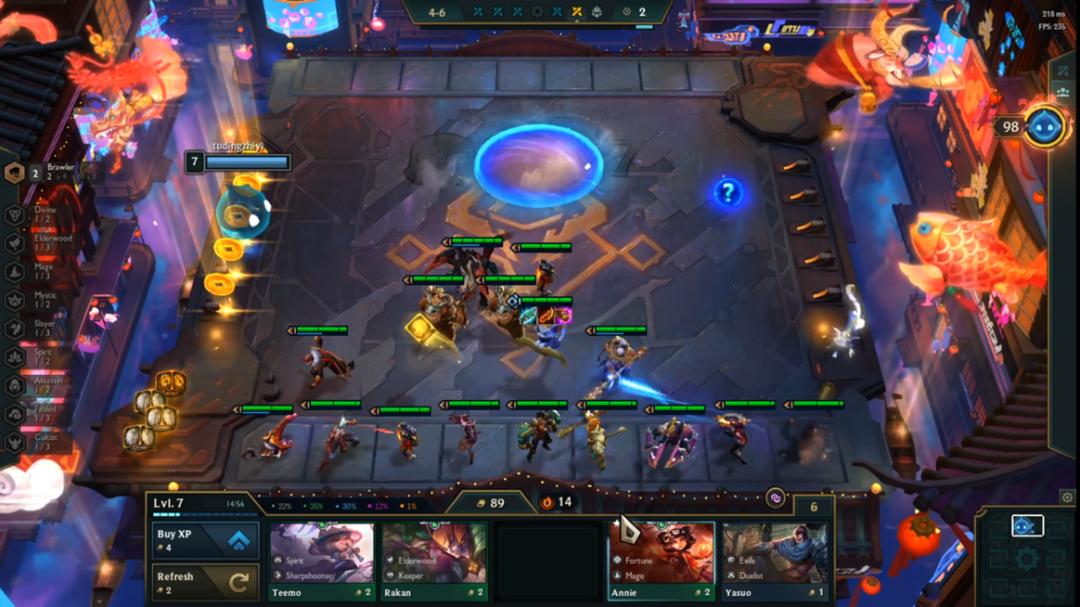Buy Yasuo from the shop
The height and width of the screenshot is (607, 1080).
[x=775, y=560]
